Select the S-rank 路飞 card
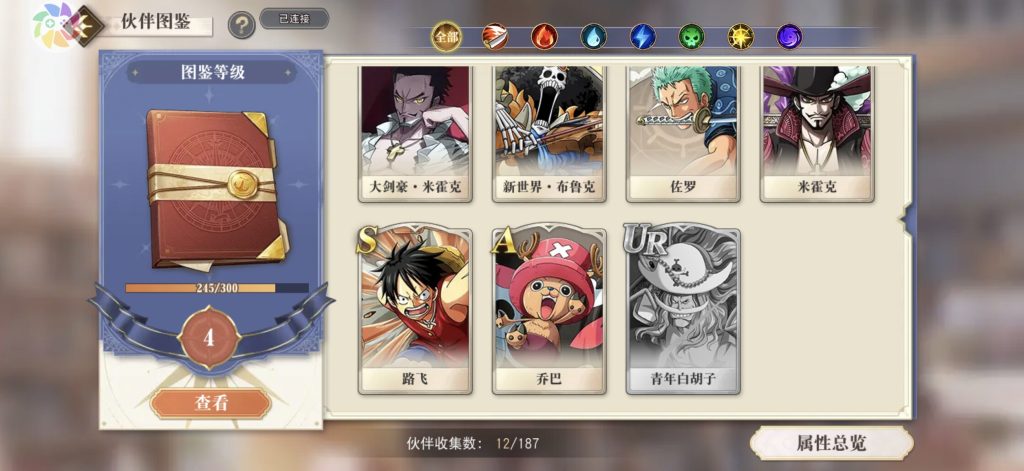This screenshot has width=1024, height=471. coord(415,312)
